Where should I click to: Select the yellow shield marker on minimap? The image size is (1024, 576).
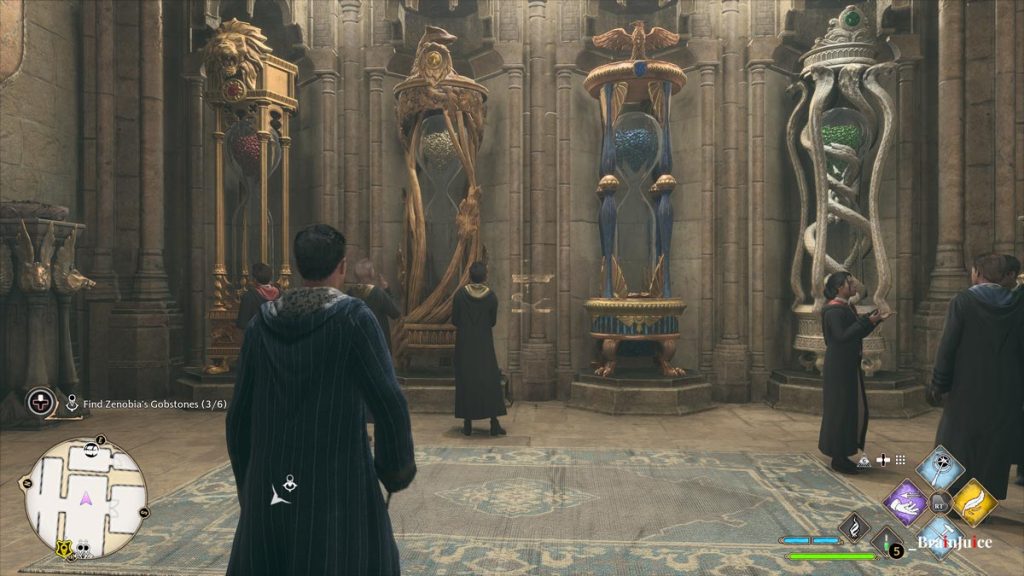[64, 548]
